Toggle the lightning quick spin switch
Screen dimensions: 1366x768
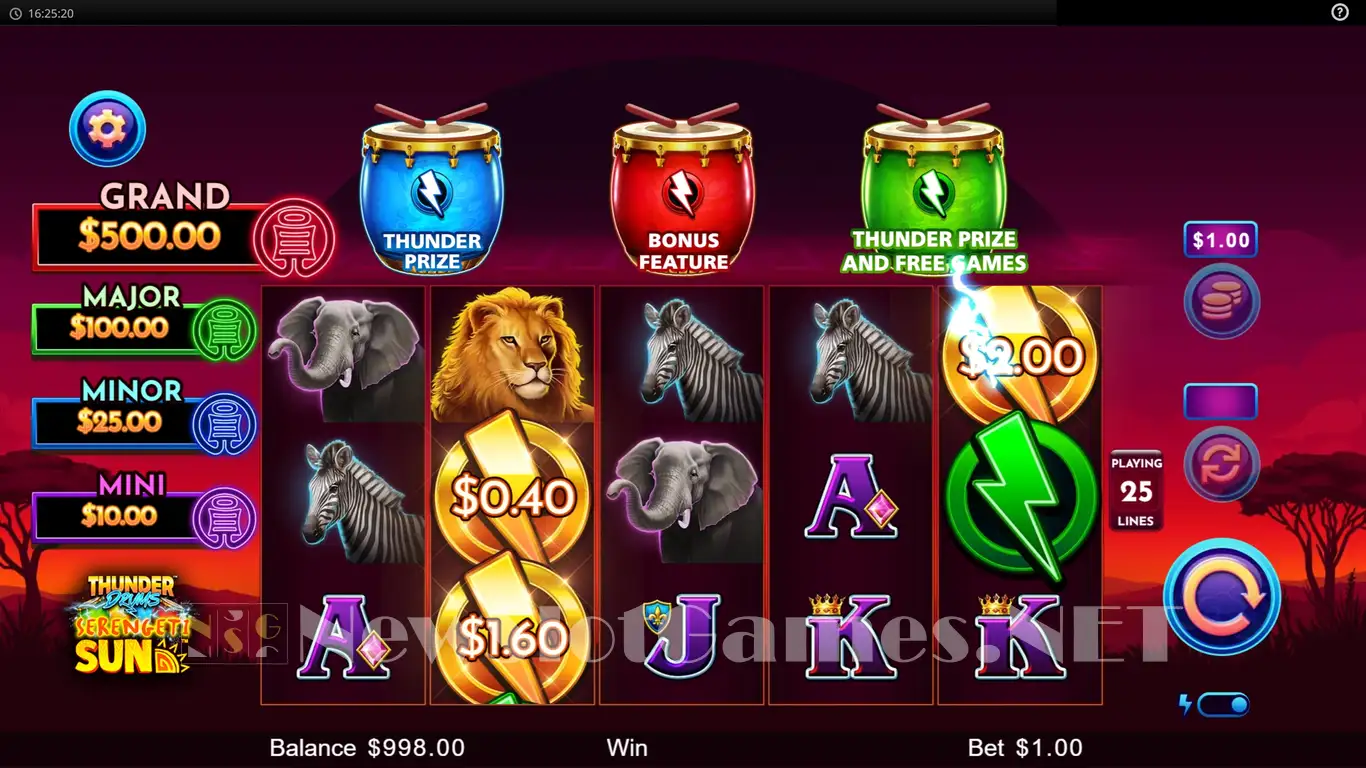point(1223,705)
